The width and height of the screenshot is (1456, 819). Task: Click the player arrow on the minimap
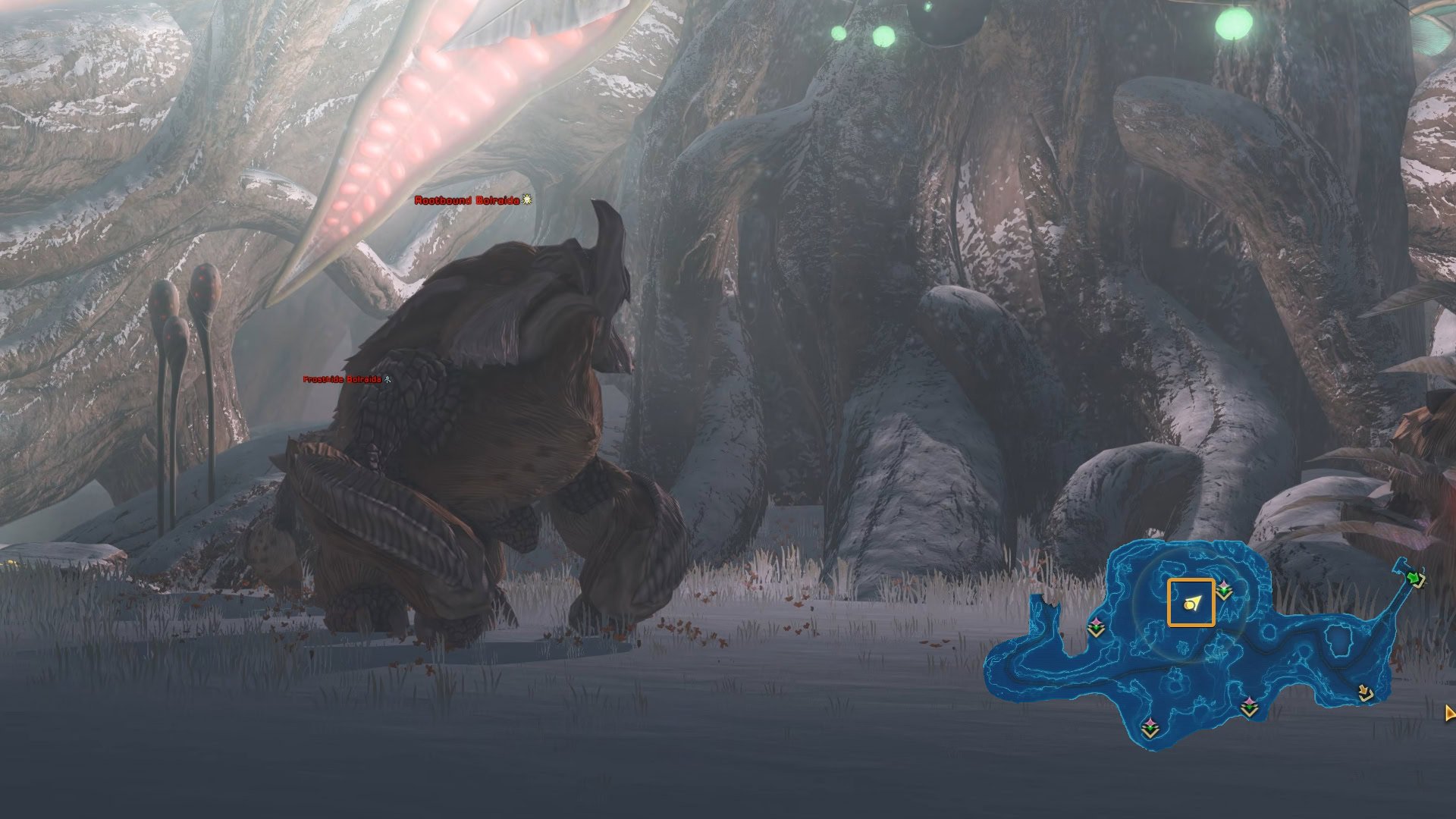click(x=1191, y=604)
